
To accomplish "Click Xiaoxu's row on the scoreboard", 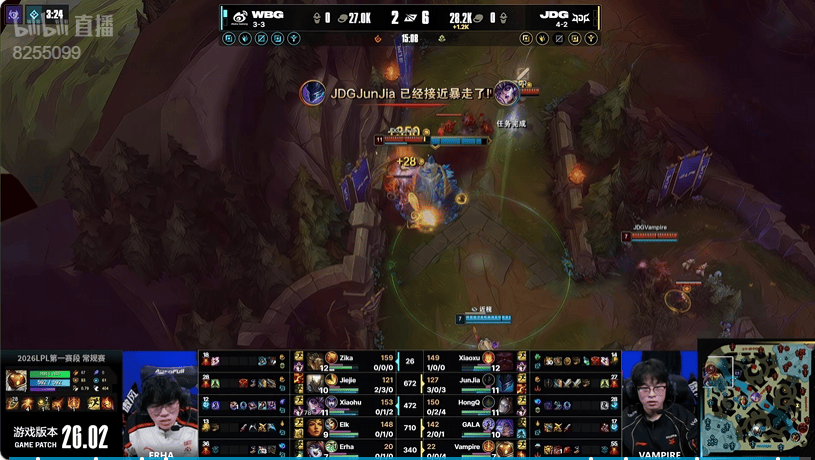I will point(470,361).
